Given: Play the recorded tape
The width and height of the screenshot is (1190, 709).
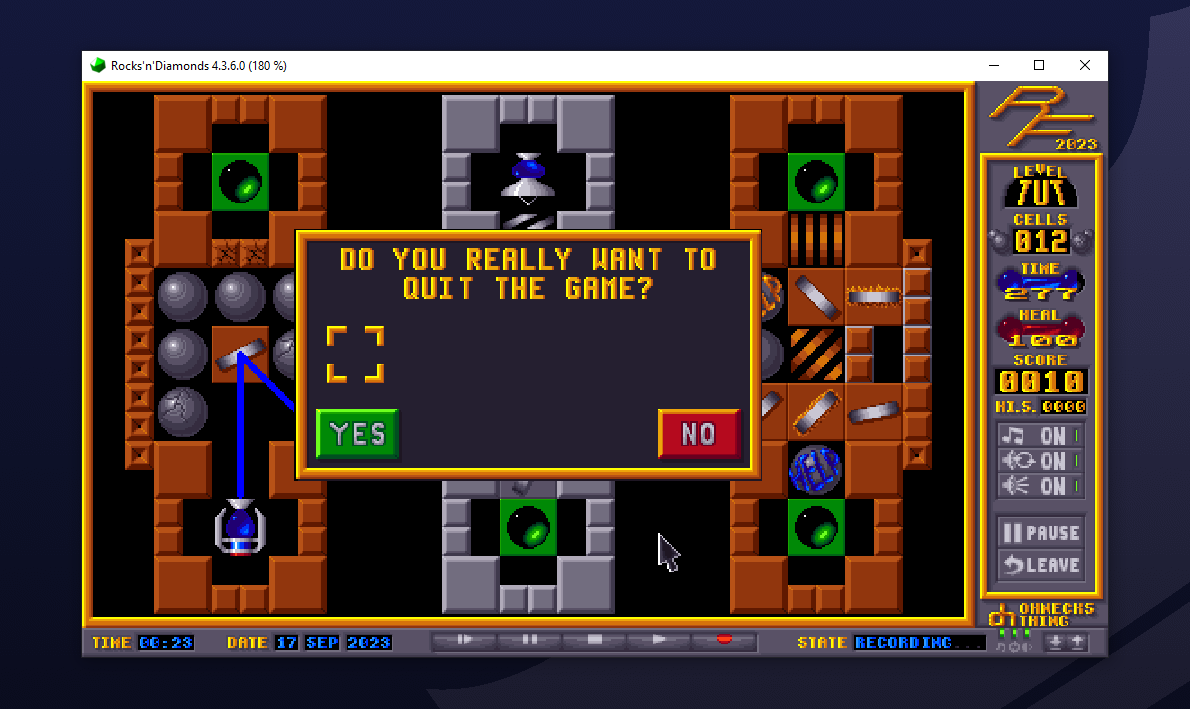Looking at the screenshot, I should 660,640.
